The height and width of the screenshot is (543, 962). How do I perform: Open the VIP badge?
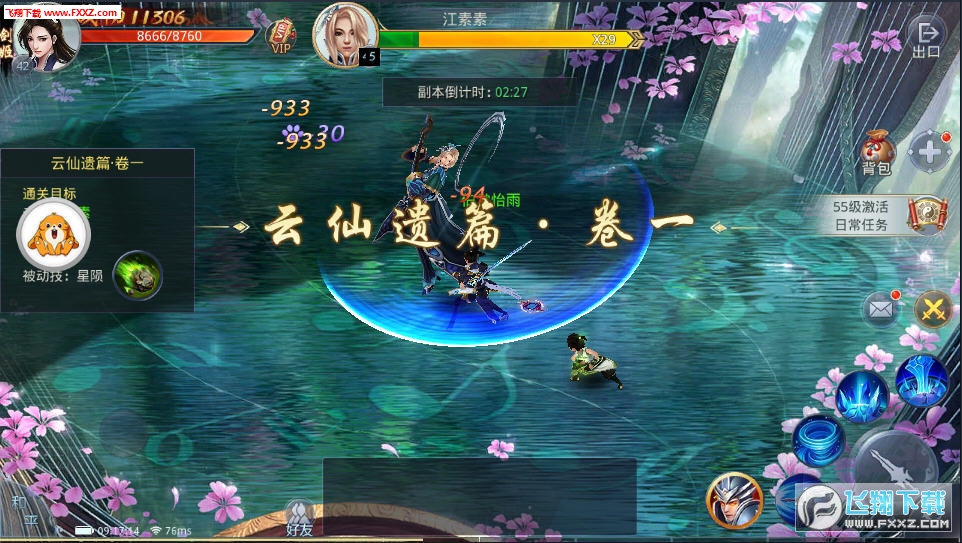coord(281,37)
